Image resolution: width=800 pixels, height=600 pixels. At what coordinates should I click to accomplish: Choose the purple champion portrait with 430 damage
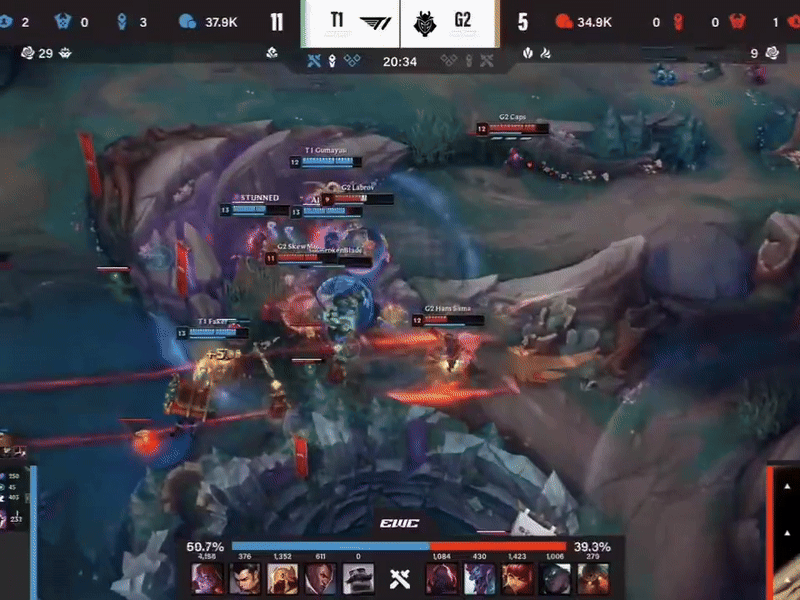pos(479,579)
